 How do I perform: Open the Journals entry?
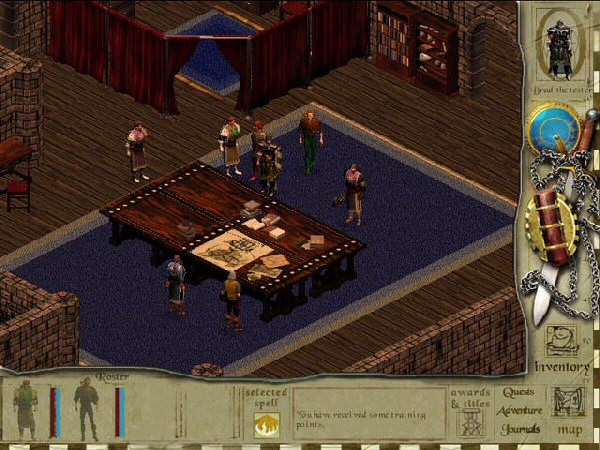[x=519, y=429]
